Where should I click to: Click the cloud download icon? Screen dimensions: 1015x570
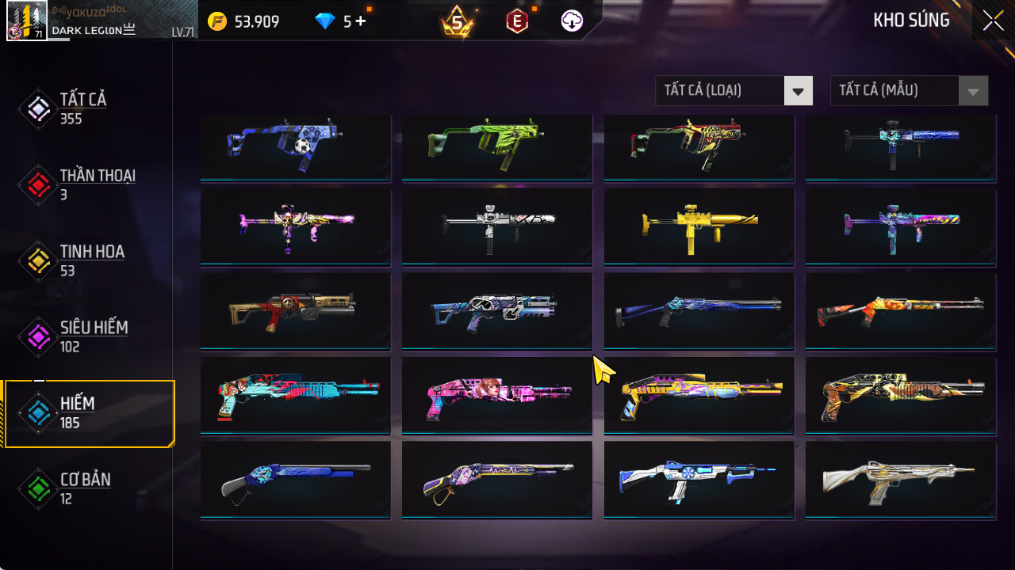tap(572, 21)
